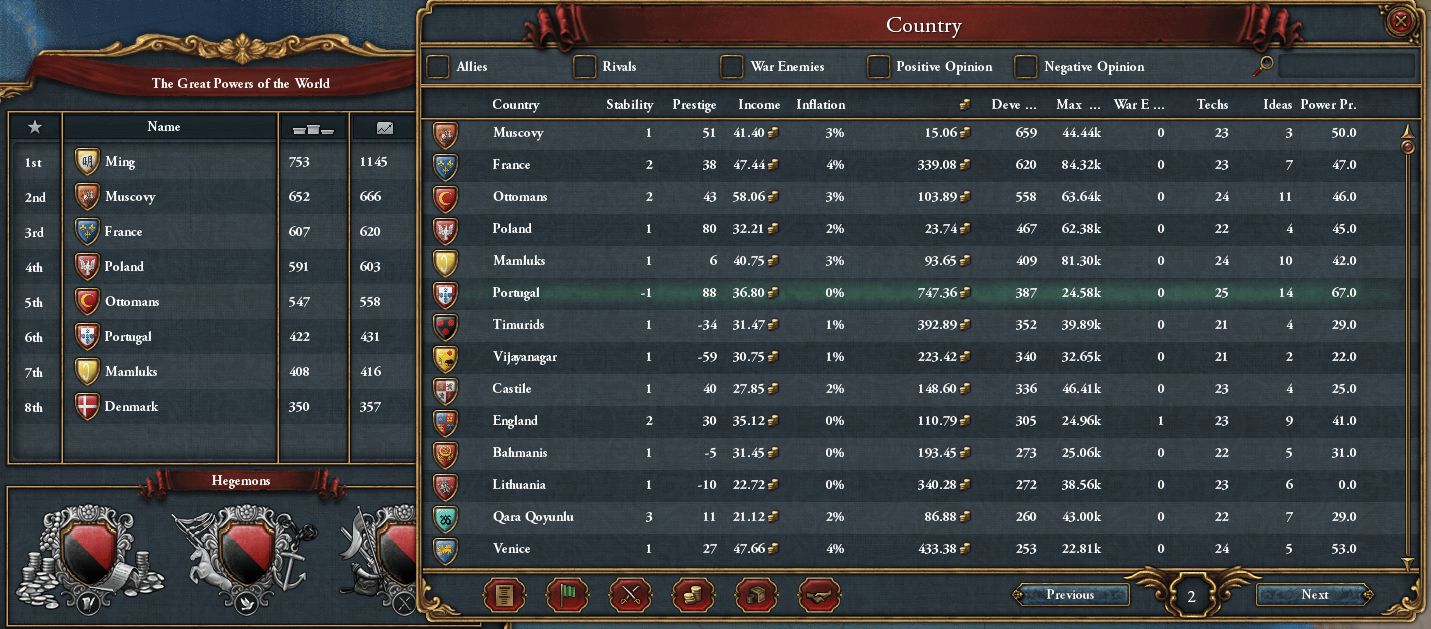Open the scroll document ledger category
This screenshot has width=1431, height=629.
click(505, 595)
